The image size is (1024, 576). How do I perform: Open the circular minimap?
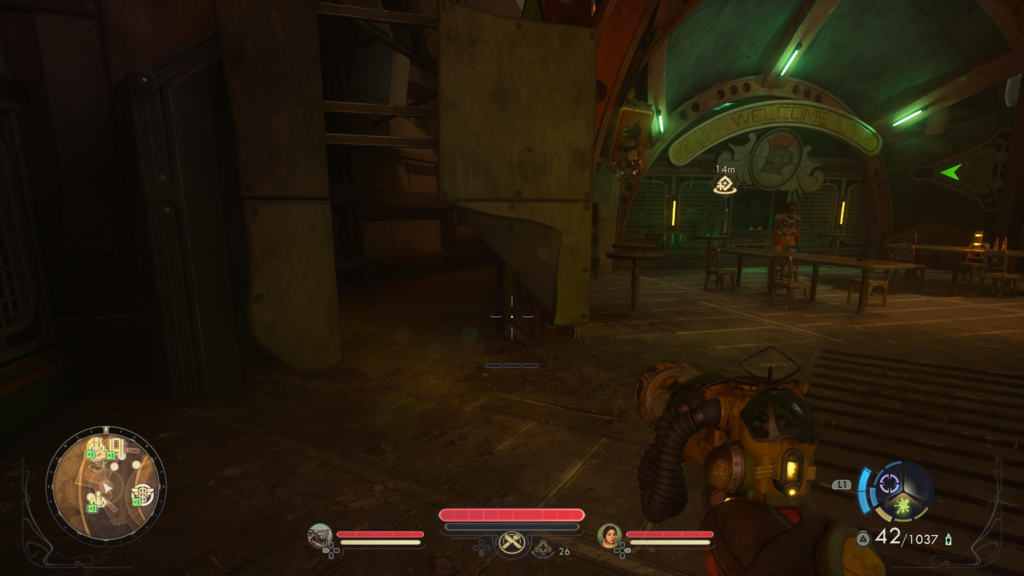(x=106, y=485)
